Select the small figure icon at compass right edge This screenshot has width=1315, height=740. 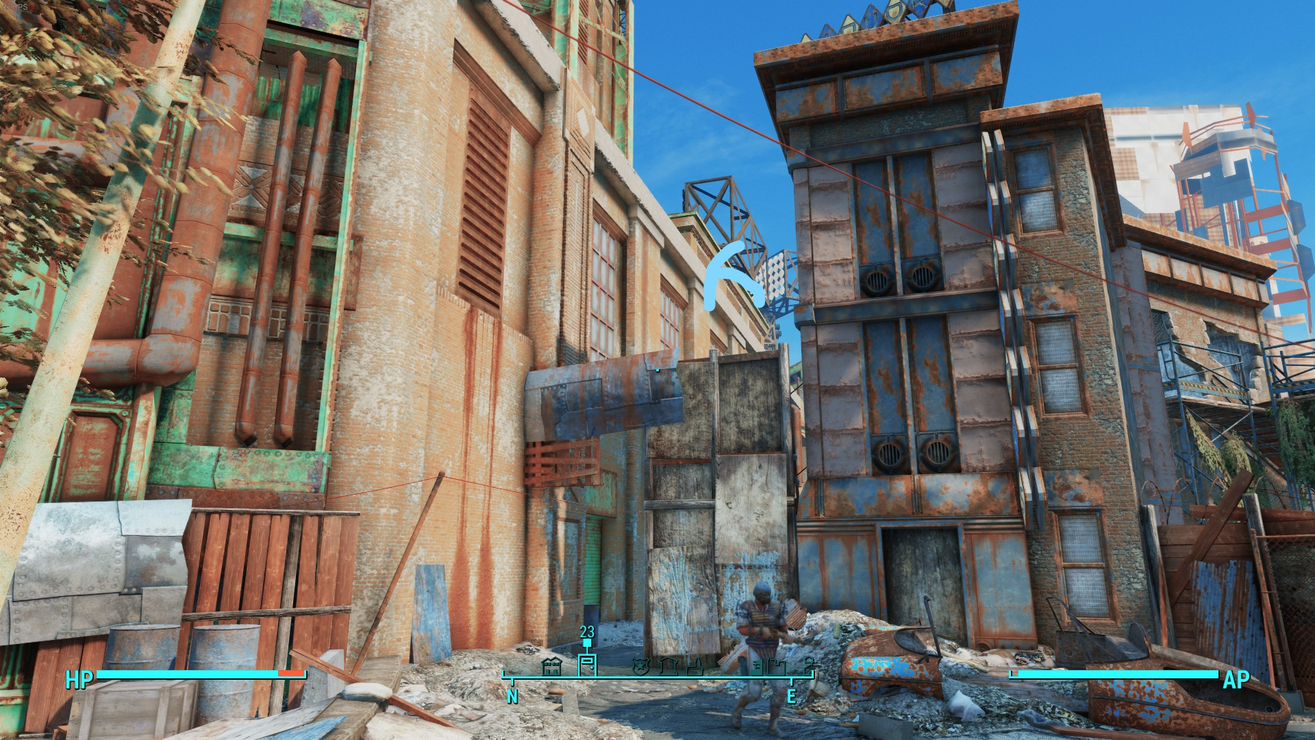tap(809, 664)
